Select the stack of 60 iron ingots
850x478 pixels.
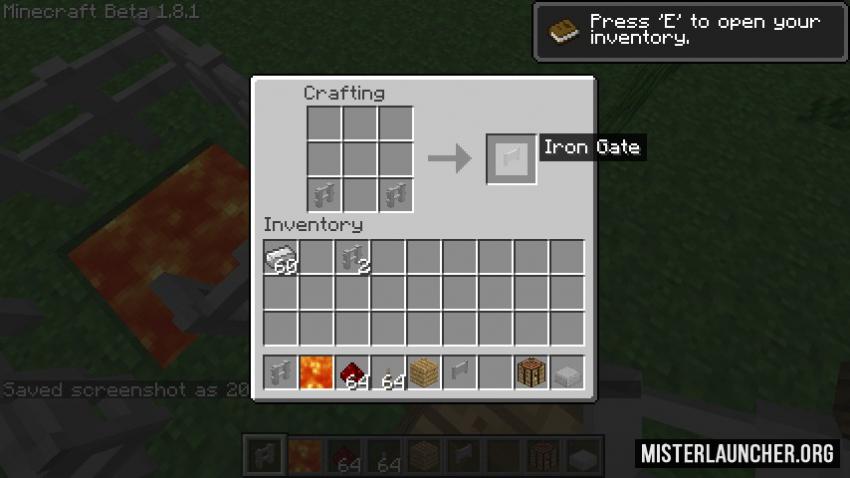[281, 258]
